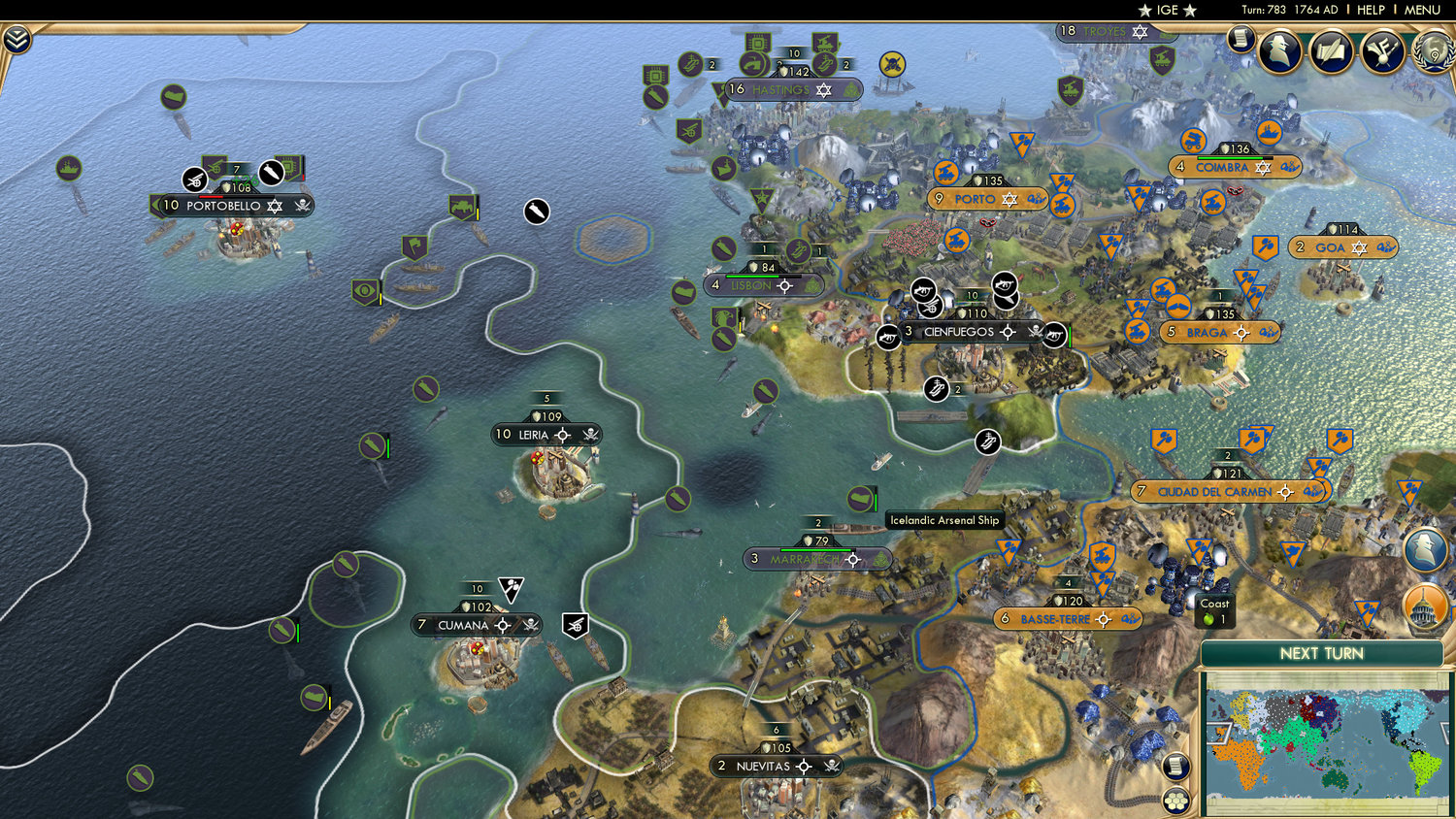This screenshot has width=1456, height=819.
Task: Open the message scroll icon left of the minimap
Action: point(1175,766)
